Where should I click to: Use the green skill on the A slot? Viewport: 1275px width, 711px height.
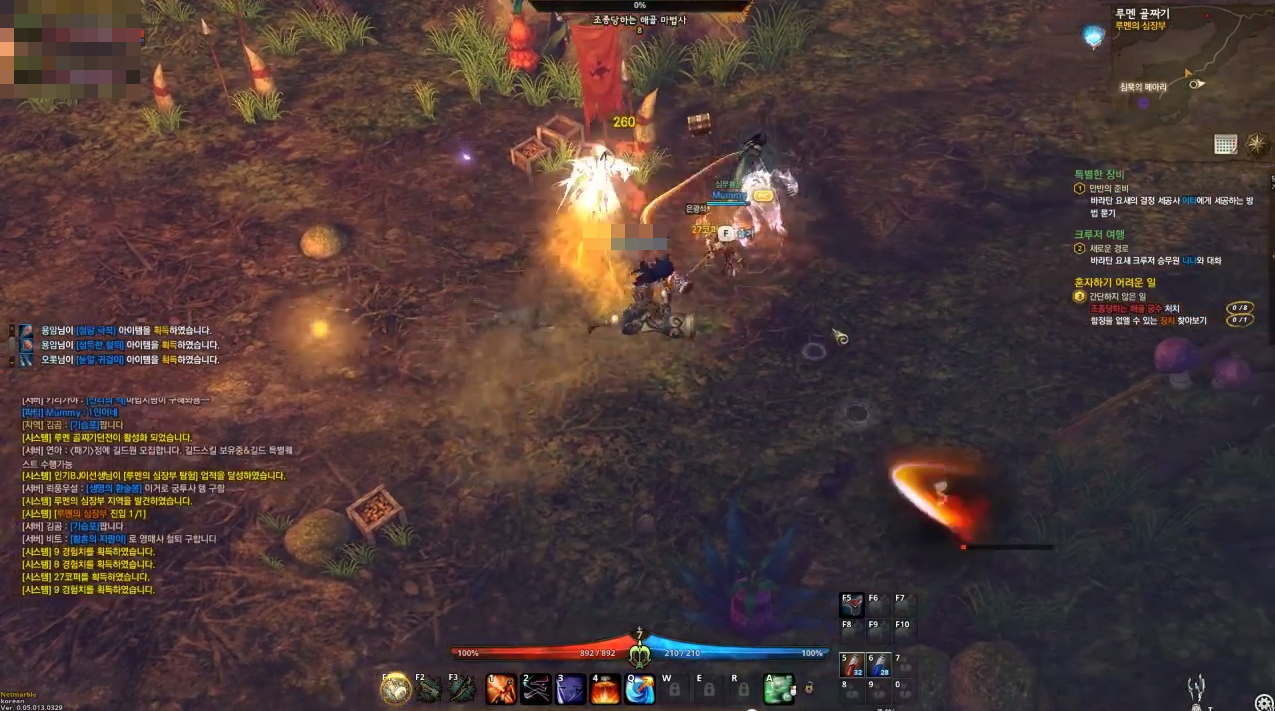(779, 689)
